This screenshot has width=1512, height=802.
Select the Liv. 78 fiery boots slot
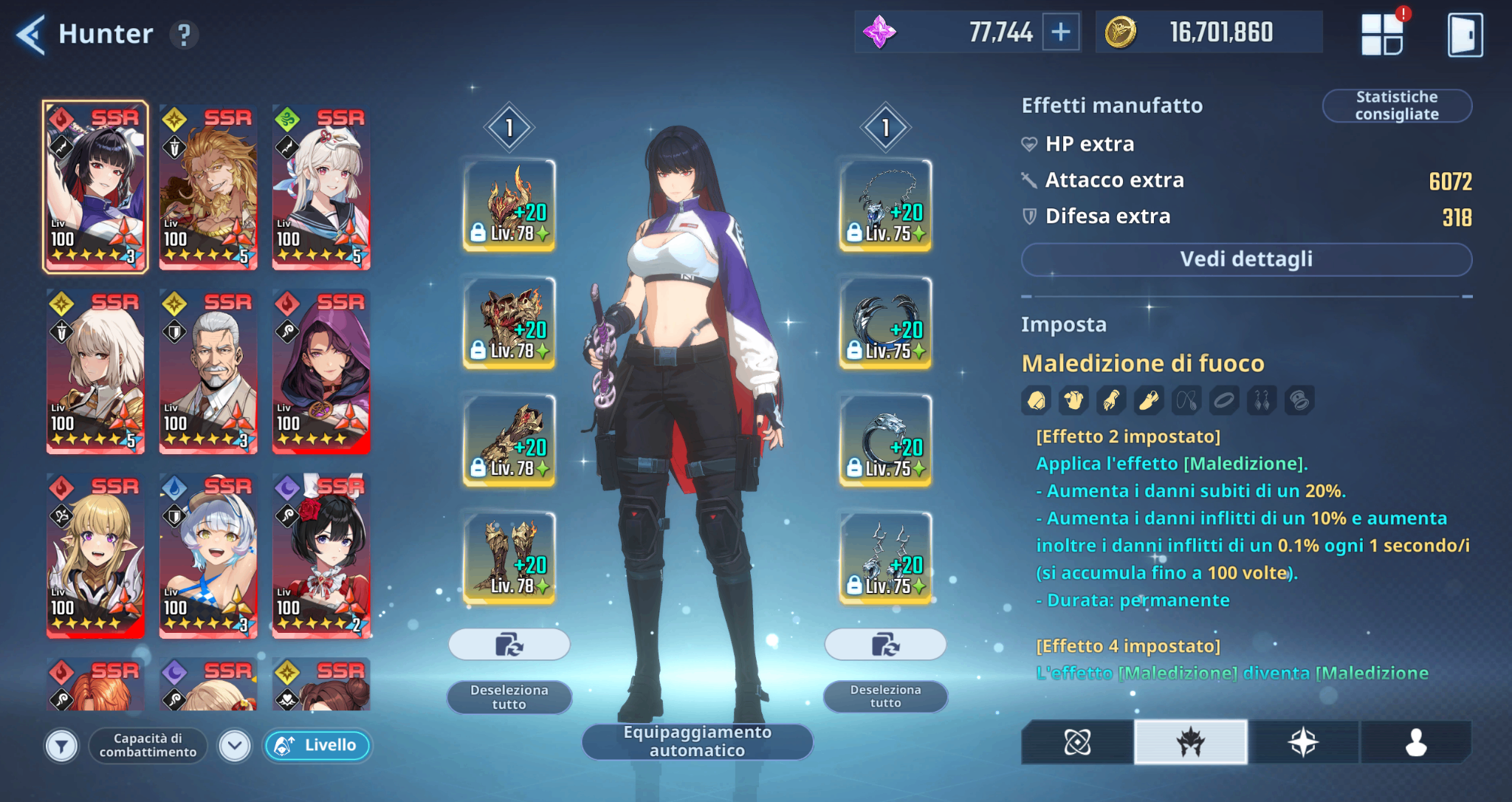click(x=509, y=558)
